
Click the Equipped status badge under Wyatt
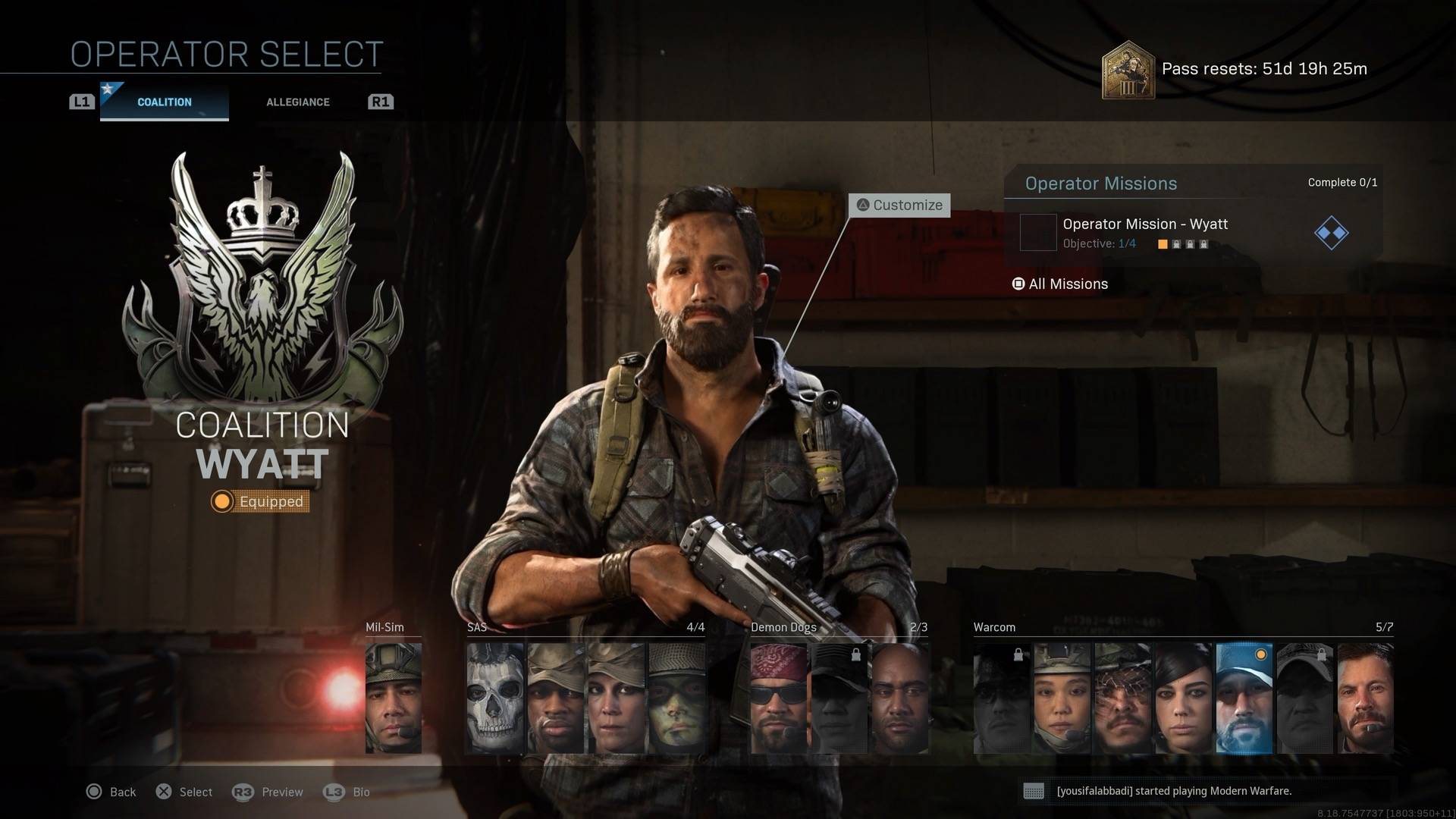[260, 501]
